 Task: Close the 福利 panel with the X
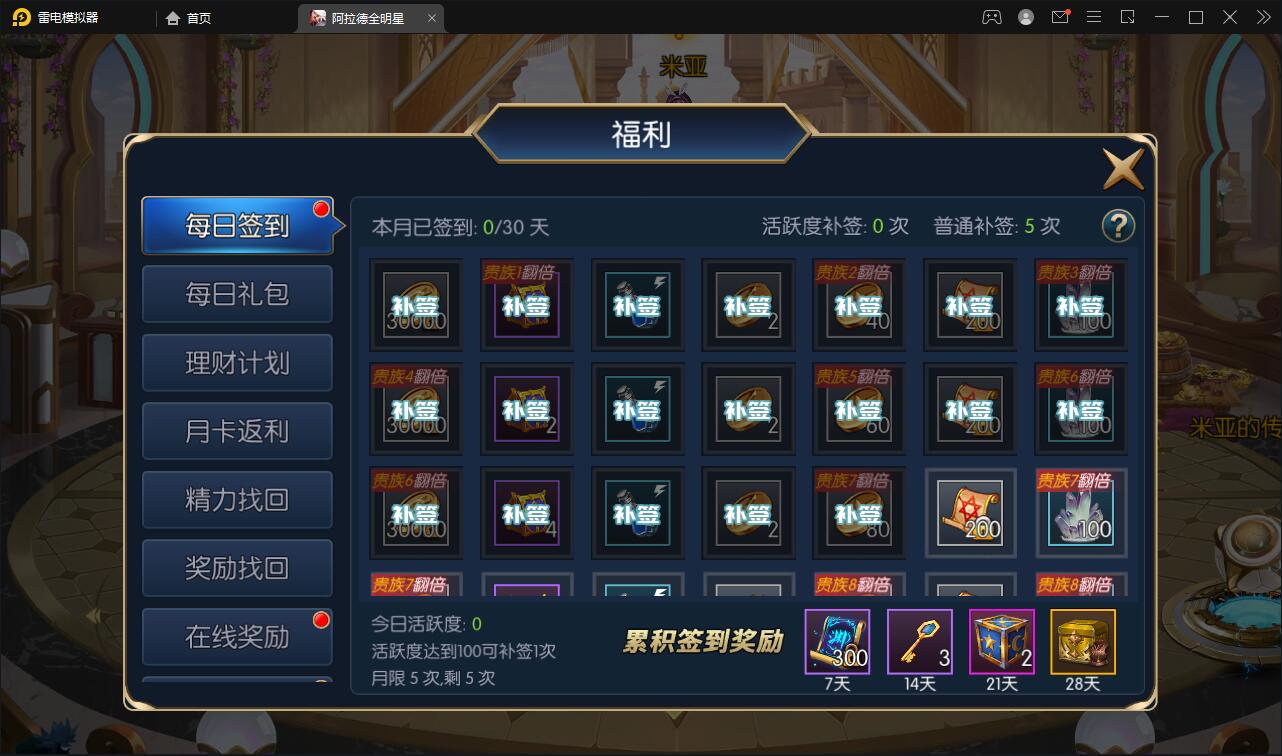[x=1122, y=167]
